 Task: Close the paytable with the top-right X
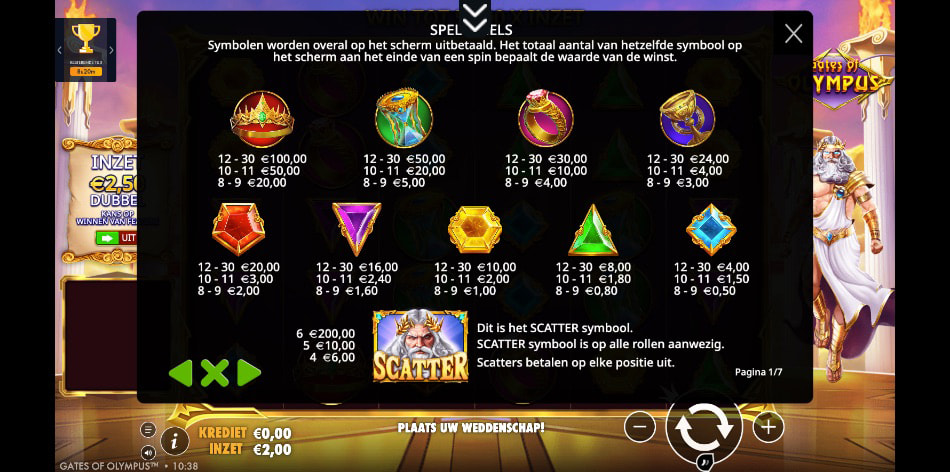point(793,34)
